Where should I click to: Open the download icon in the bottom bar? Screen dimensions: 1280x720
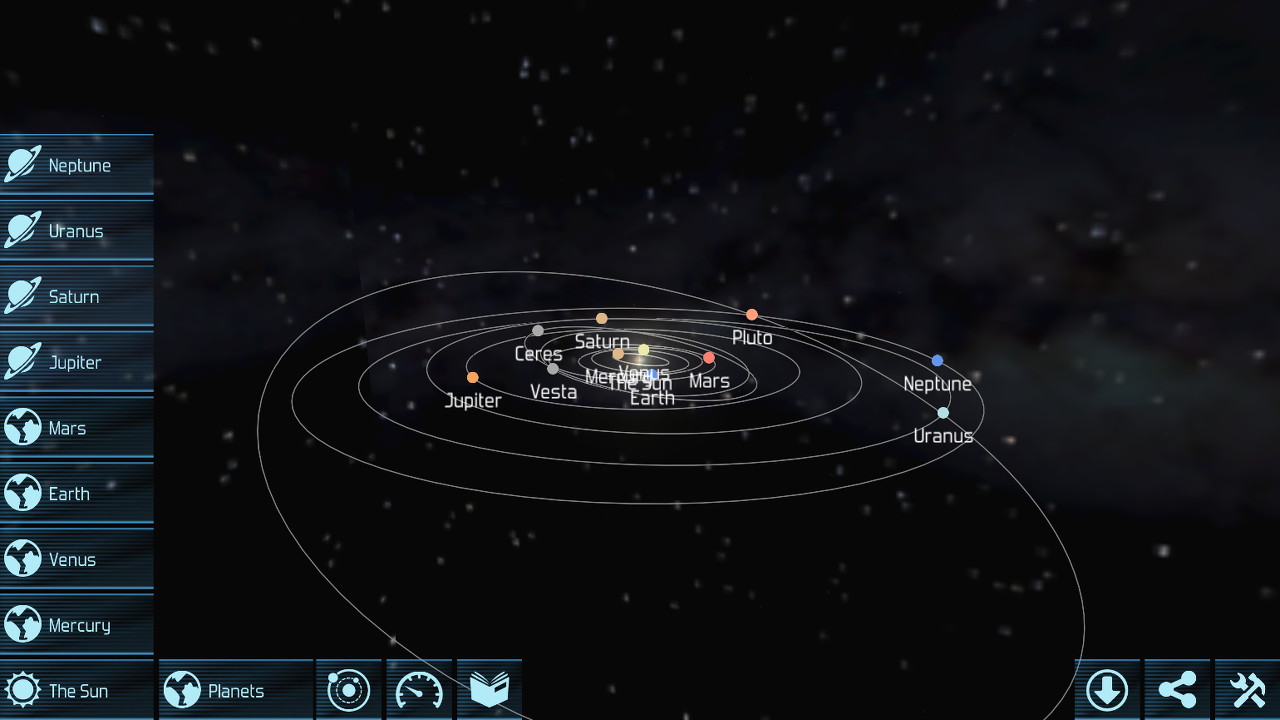pyautogui.click(x=1109, y=689)
